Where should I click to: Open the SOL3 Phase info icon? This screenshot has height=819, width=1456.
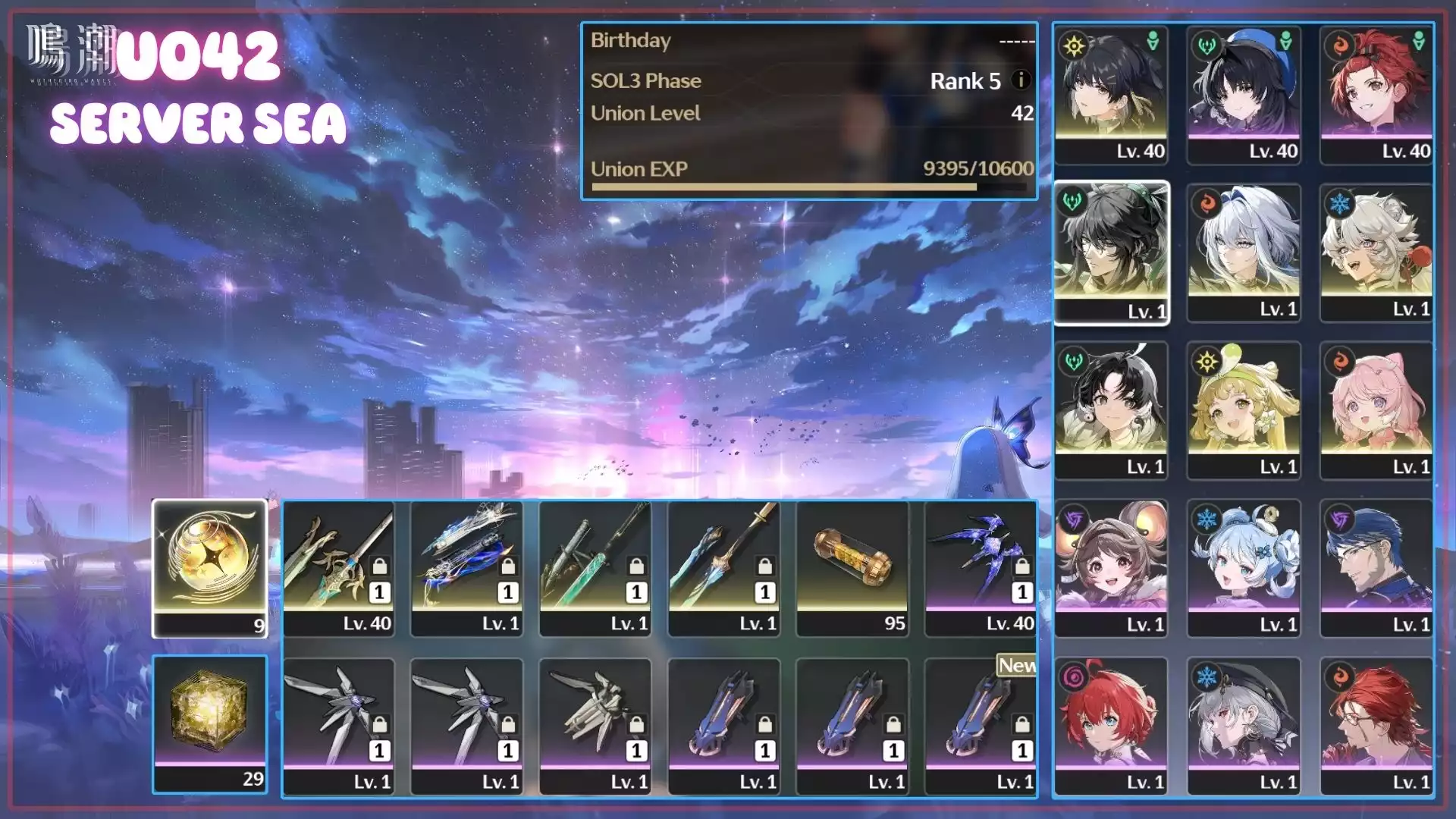[1021, 80]
